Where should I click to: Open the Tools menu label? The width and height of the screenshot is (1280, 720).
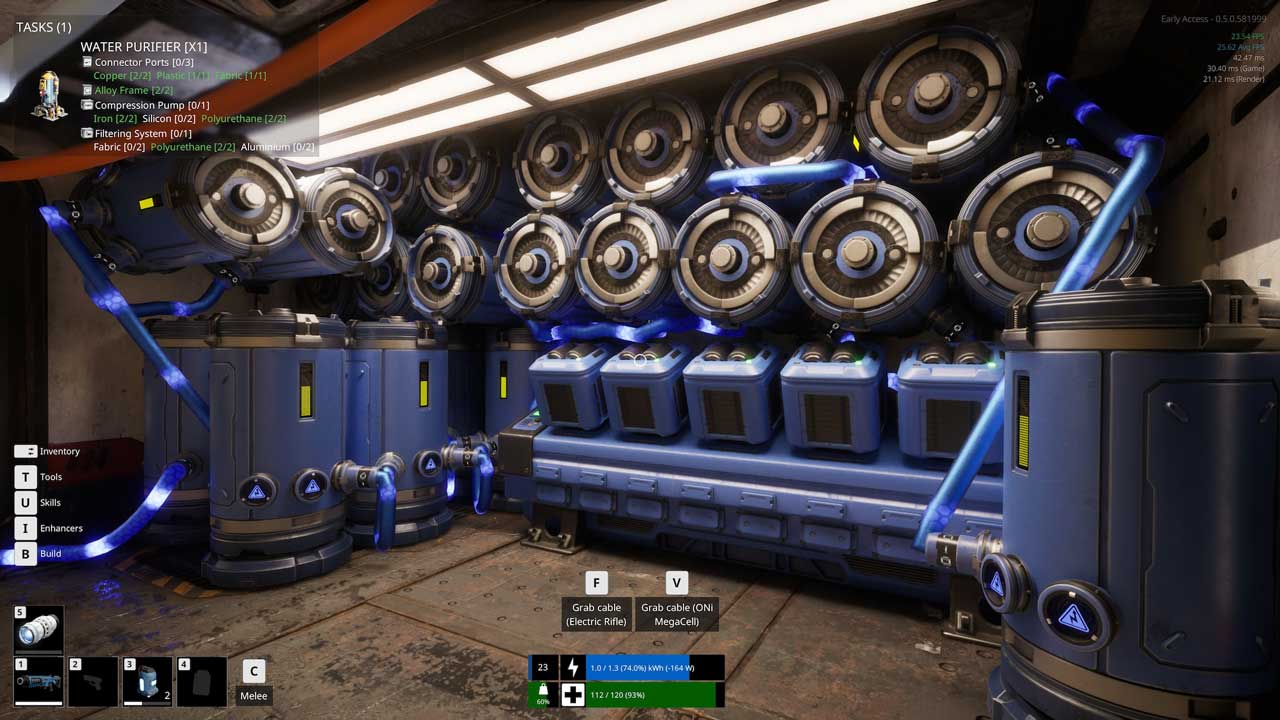[x=51, y=477]
